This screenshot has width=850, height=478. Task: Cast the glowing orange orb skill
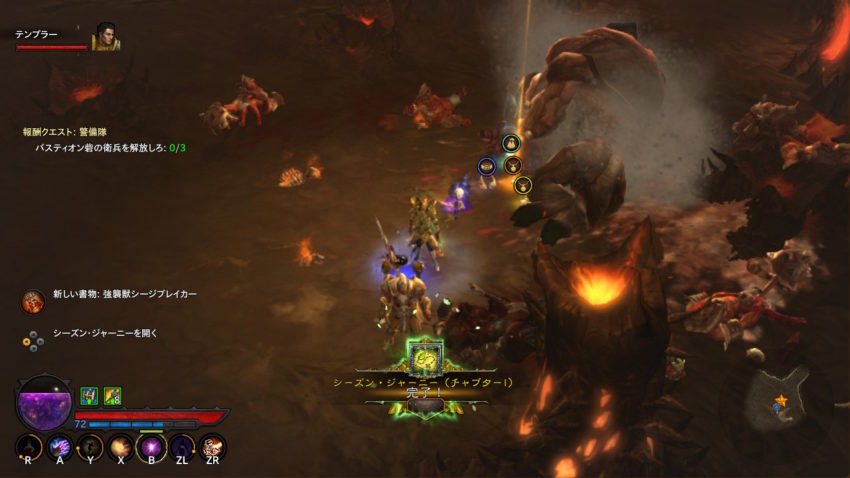[120, 446]
